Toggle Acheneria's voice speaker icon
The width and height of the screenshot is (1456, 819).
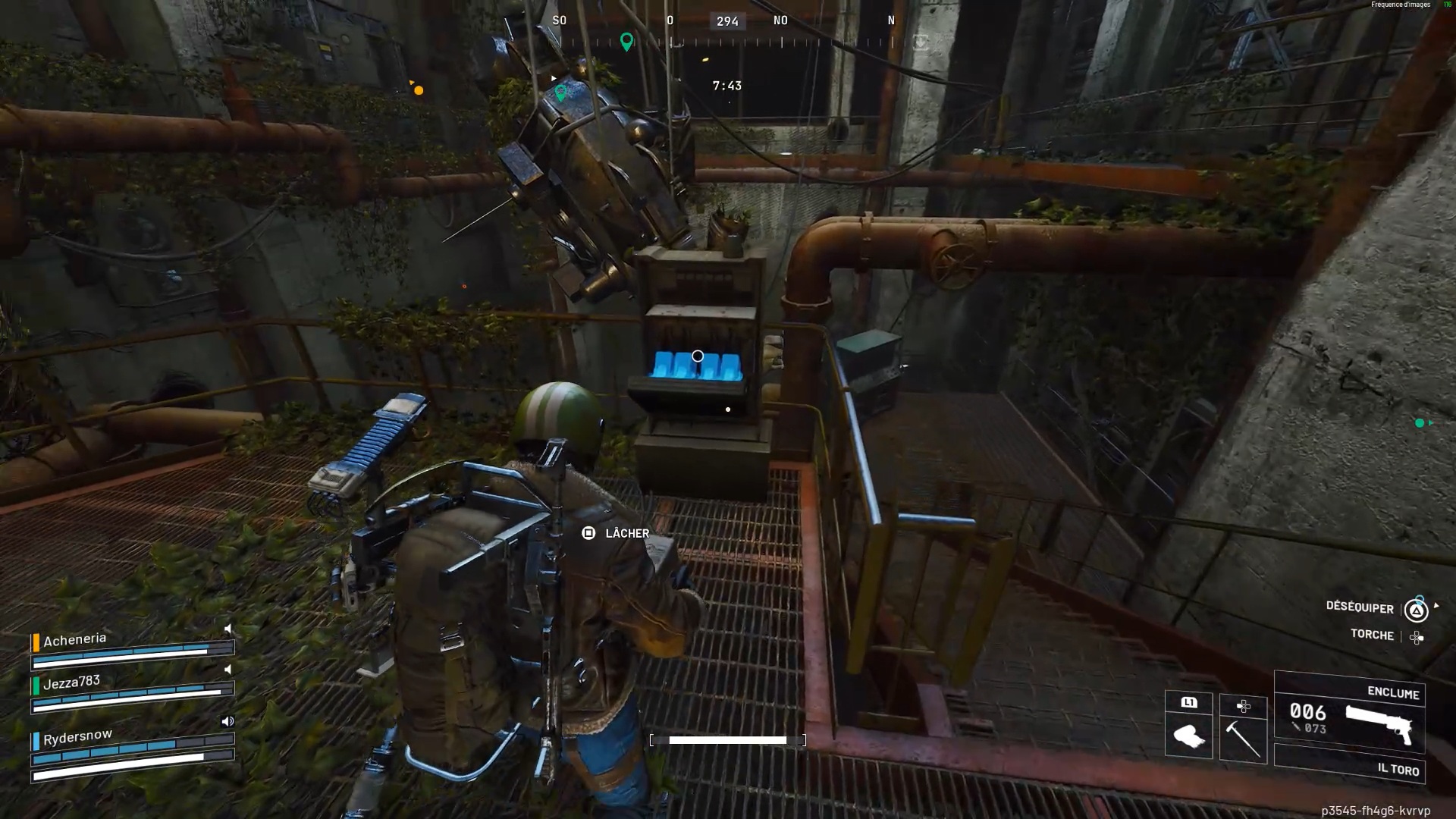tap(227, 629)
